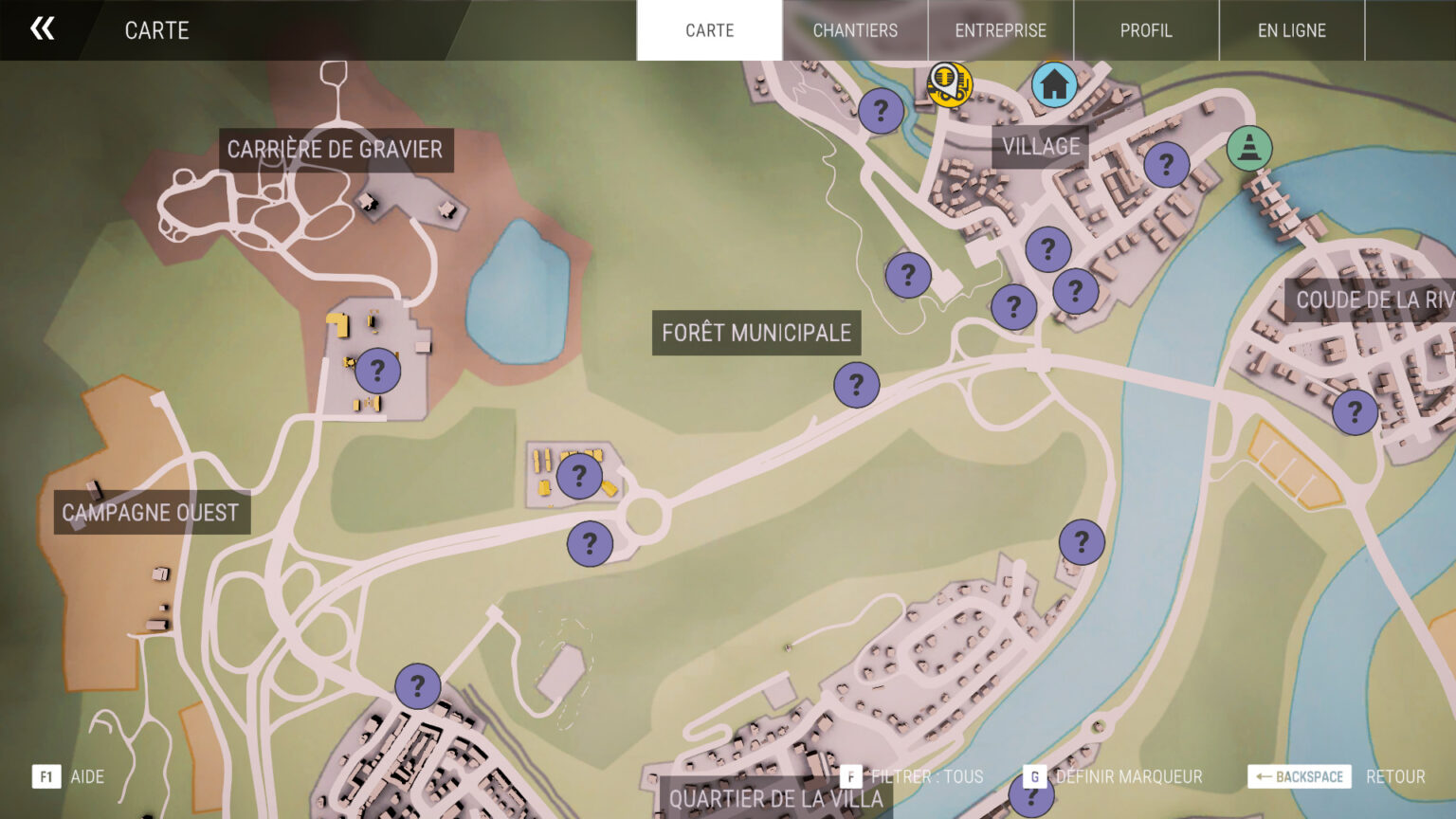The width and height of the screenshot is (1456, 819).
Task: Open the EN LIGNE tab
Action: coord(1292,30)
